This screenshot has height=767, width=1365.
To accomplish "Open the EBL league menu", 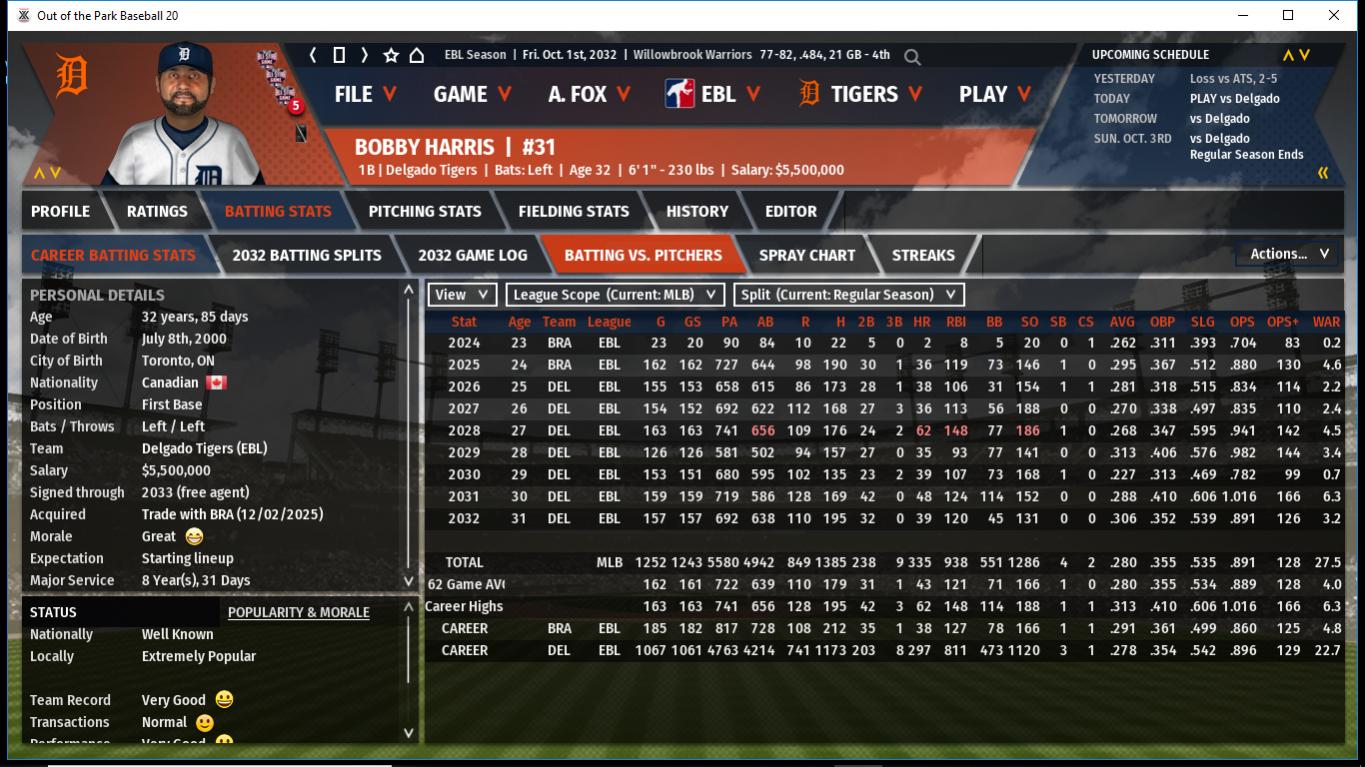I will [713, 94].
